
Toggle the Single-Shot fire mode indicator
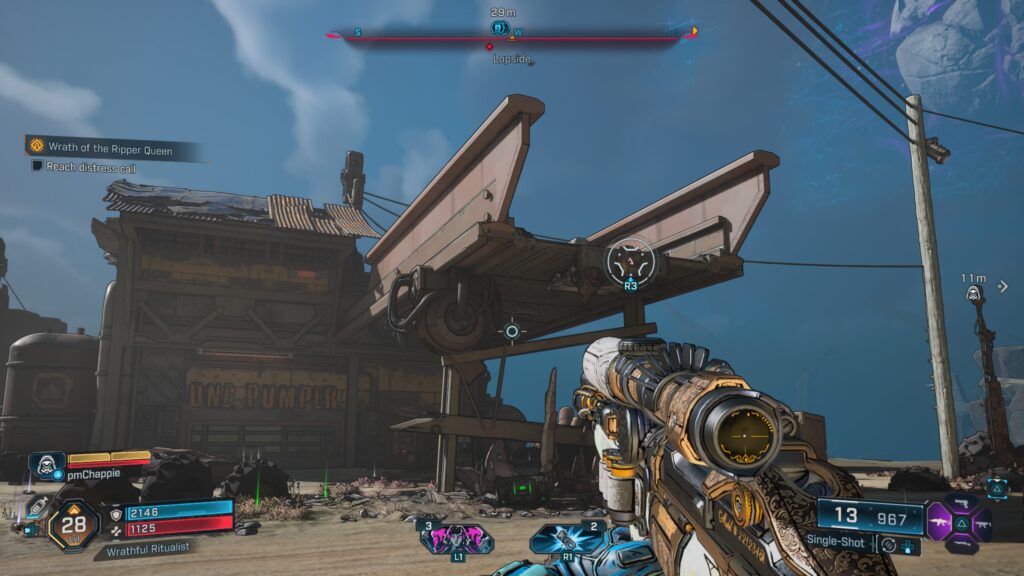(x=837, y=540)
